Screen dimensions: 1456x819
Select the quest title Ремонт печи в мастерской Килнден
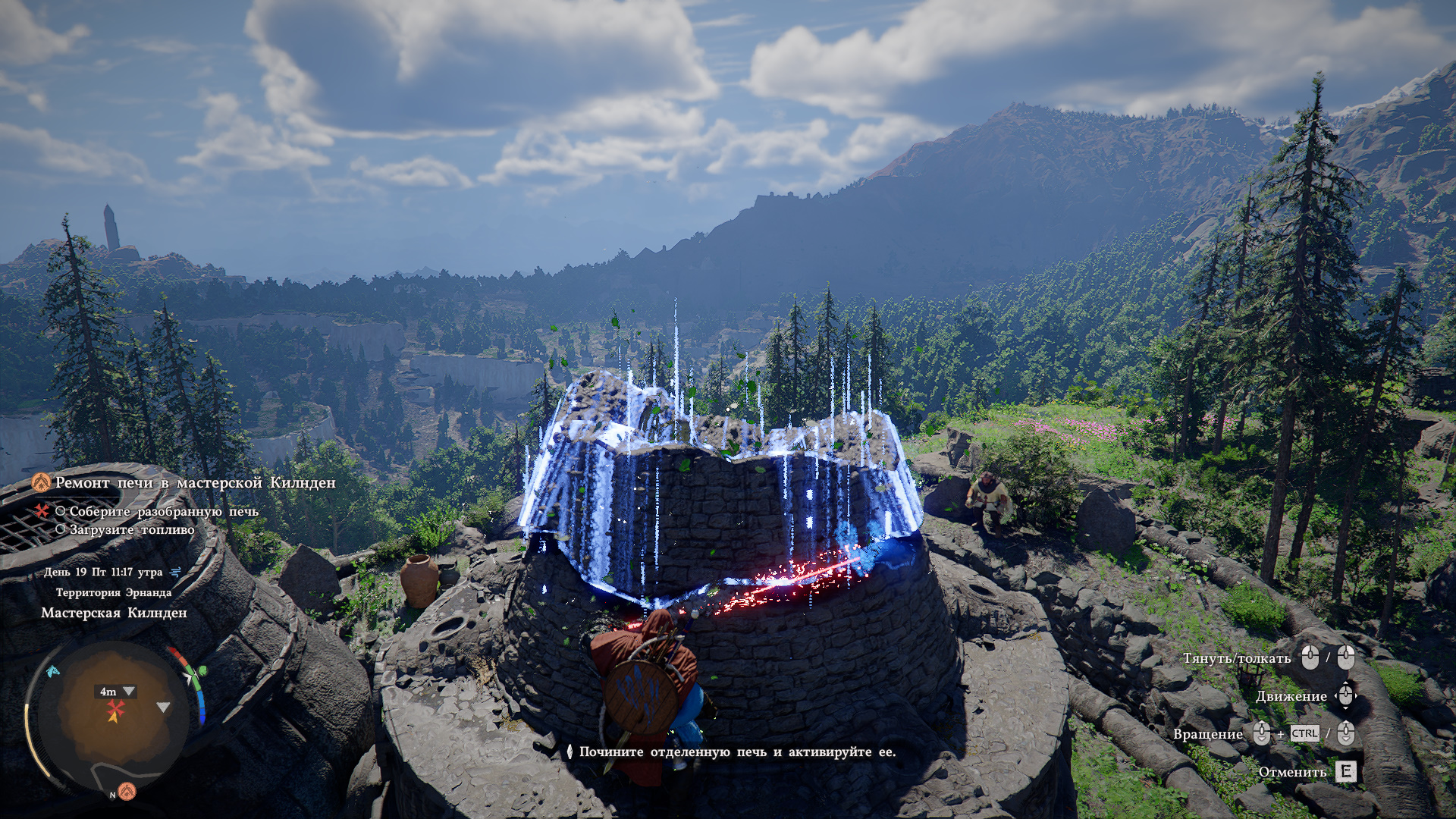tap(195, 483)
